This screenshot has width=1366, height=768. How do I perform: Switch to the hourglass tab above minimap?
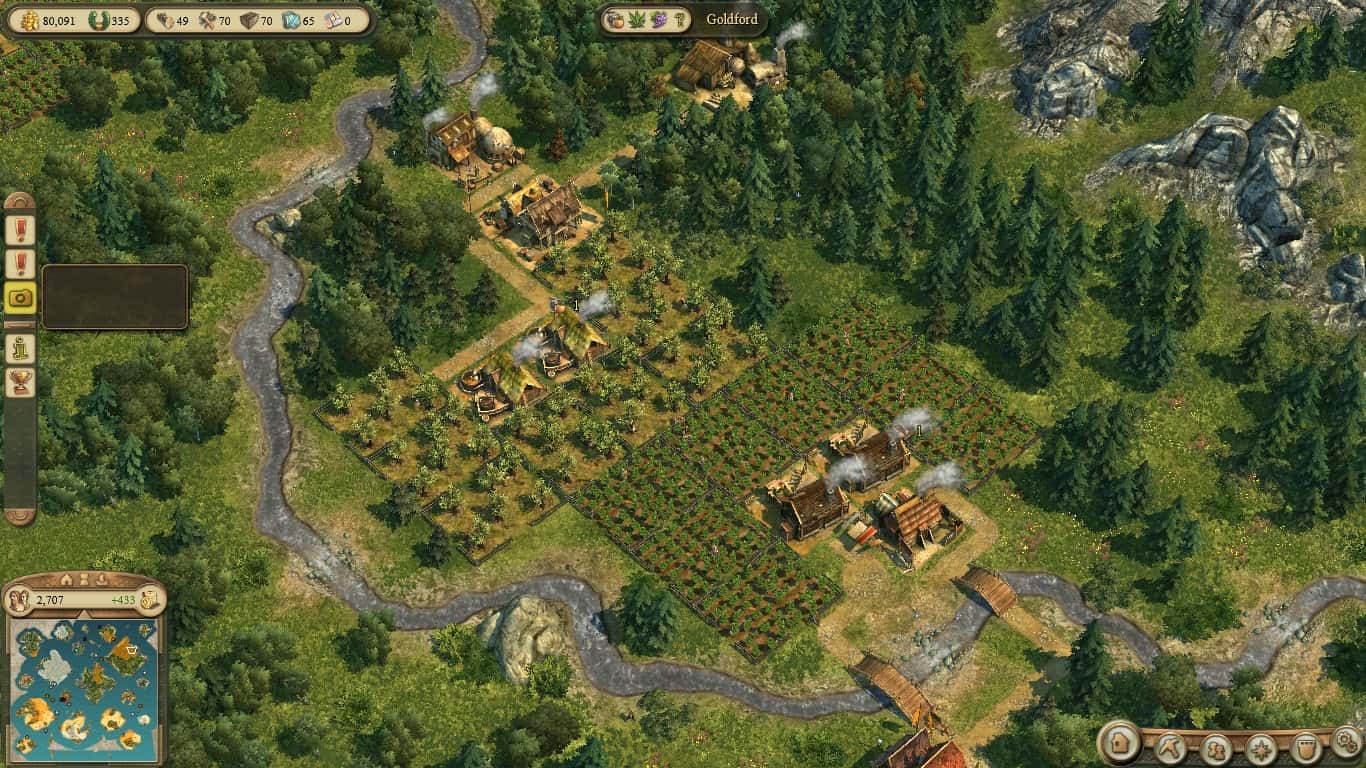point(86,579)
